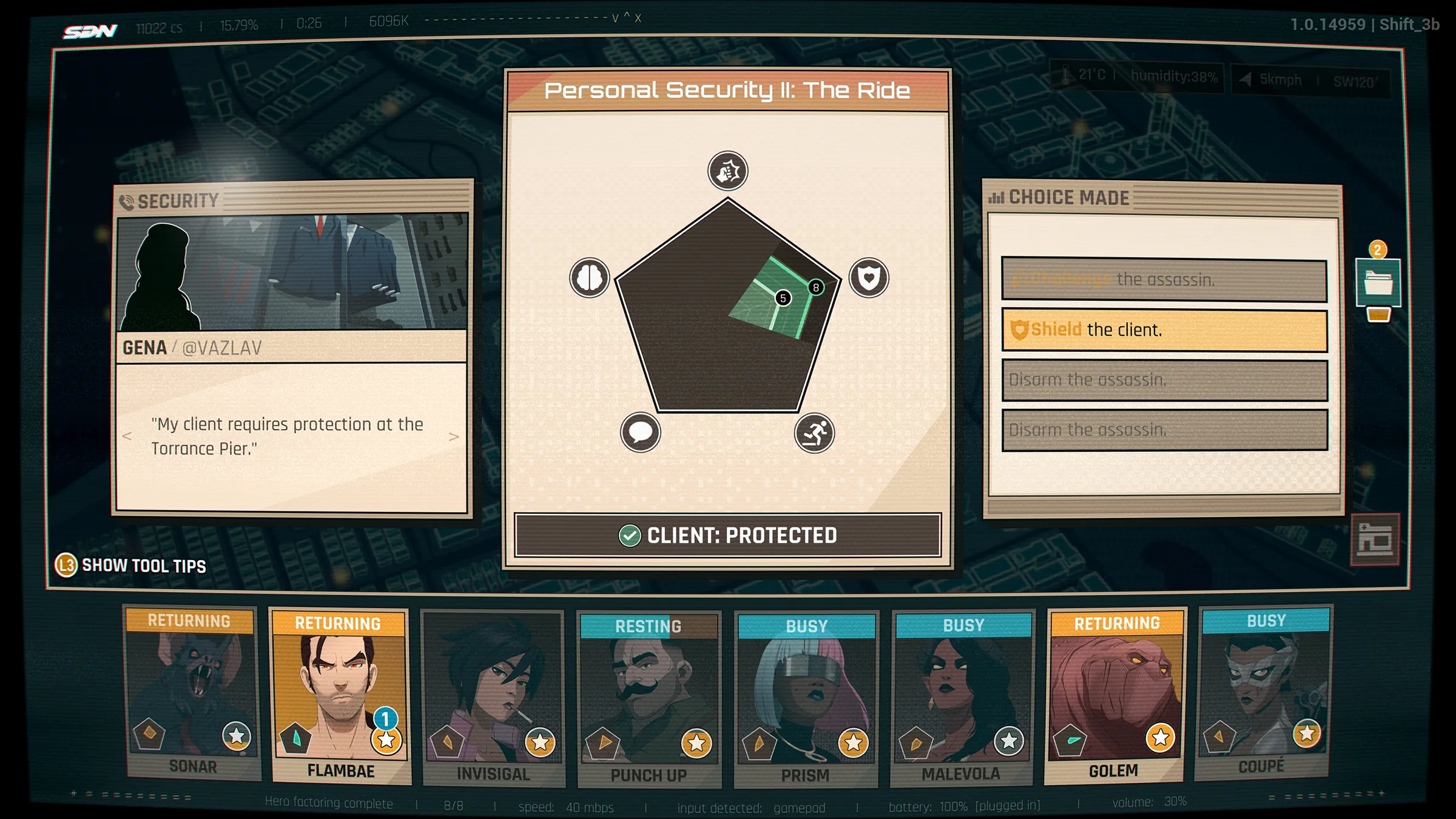This screenshot has height=819, width=1456.
Task: Open the Prism hero card
Action: (x=806, y=698)
